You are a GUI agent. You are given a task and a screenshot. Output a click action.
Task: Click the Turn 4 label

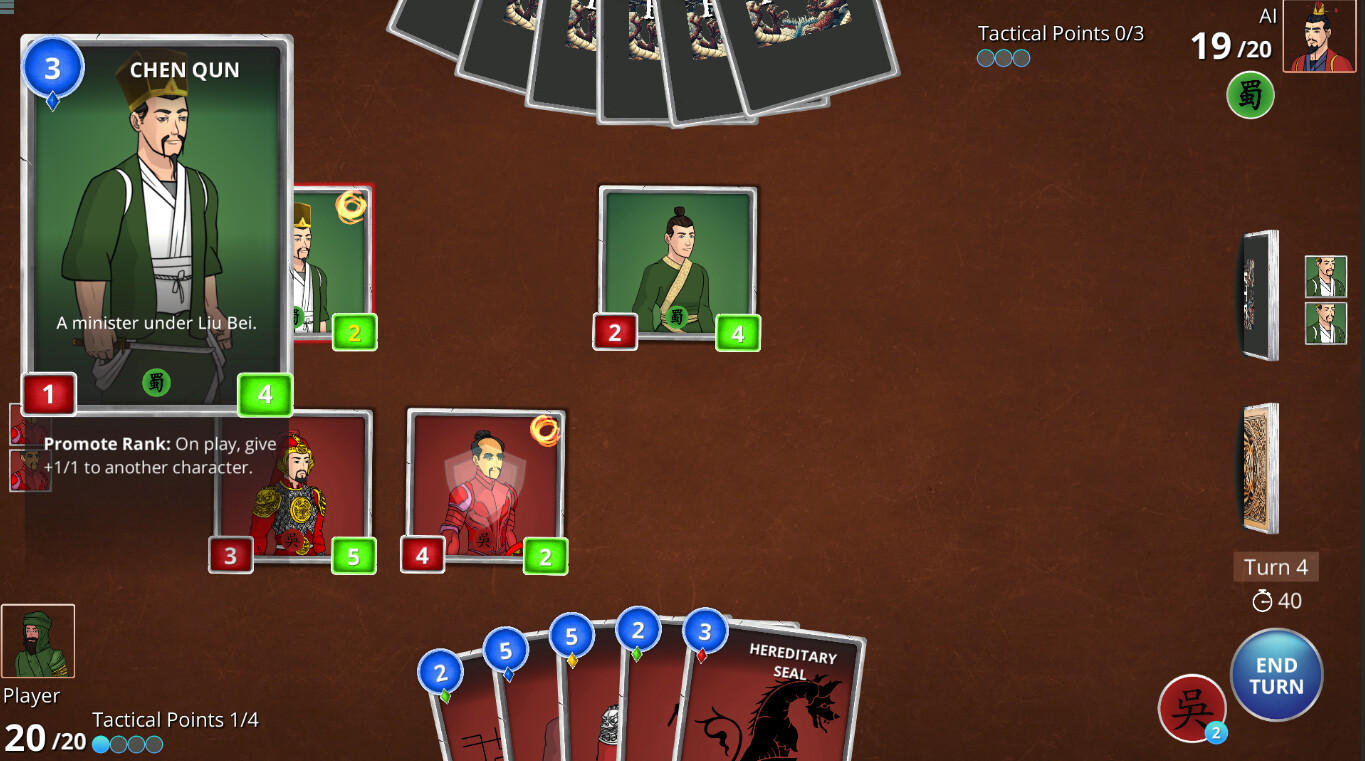[1275, 567]
